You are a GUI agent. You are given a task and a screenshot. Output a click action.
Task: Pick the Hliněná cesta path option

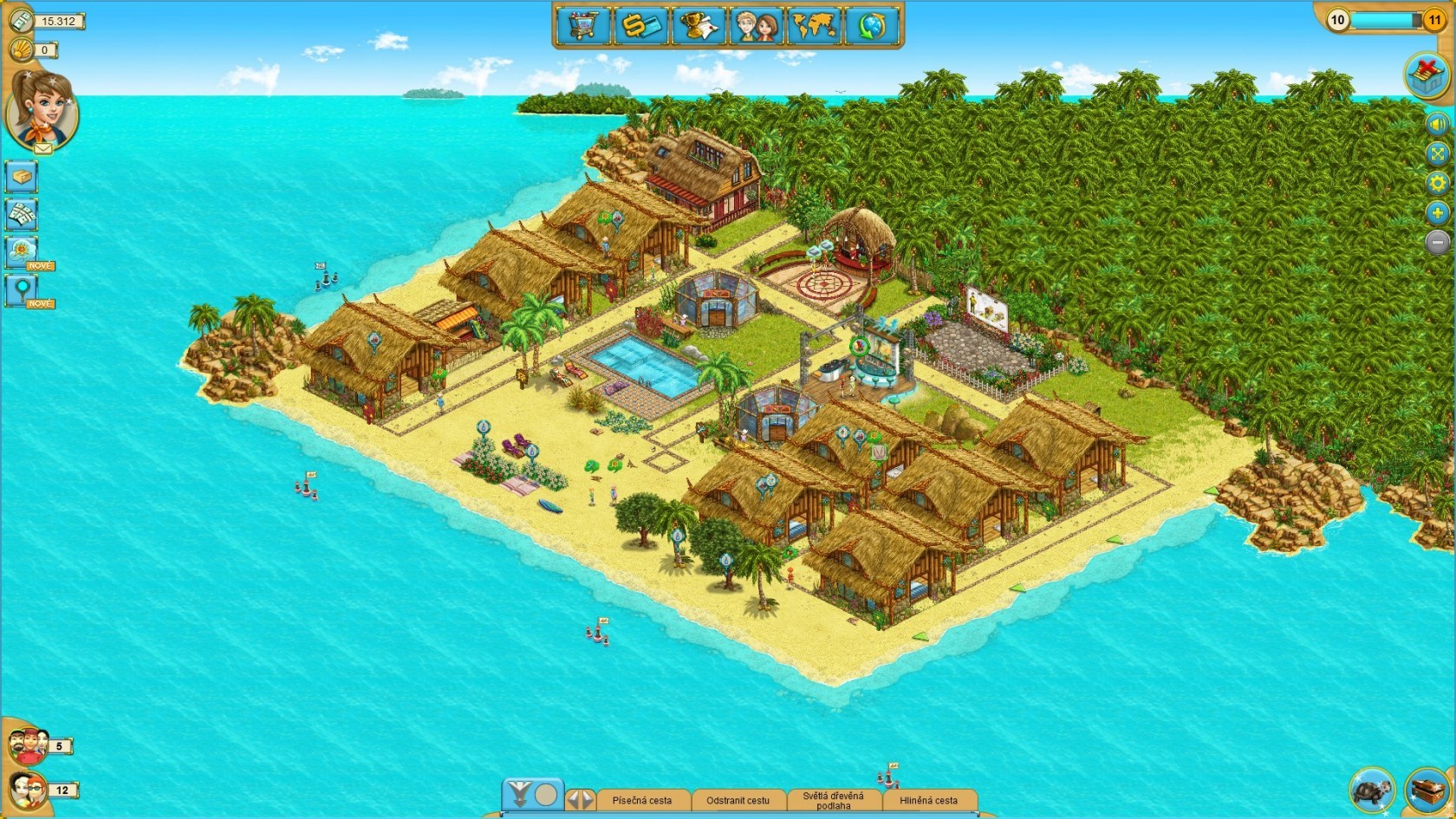(928, 801)
